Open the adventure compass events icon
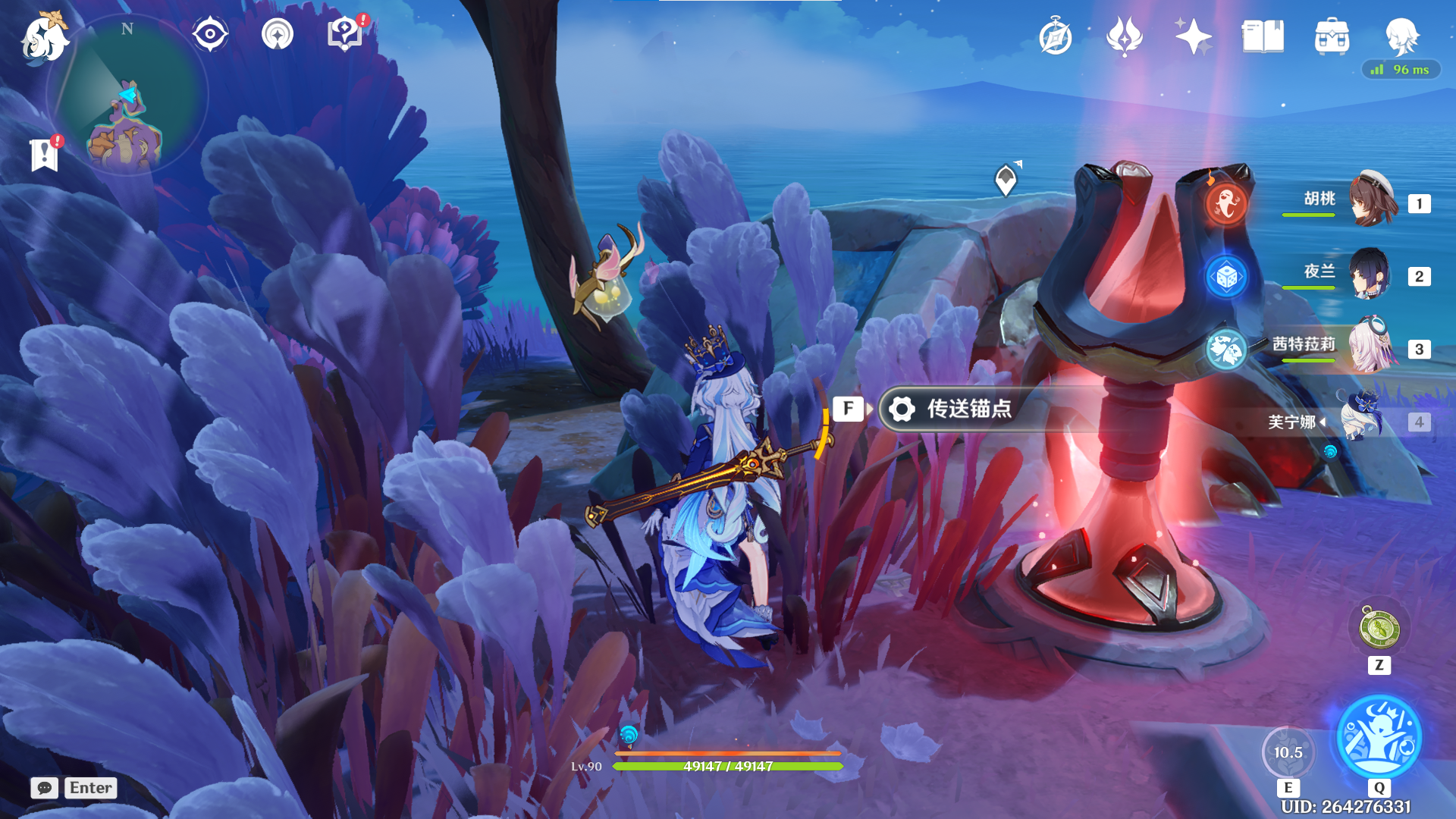This screenshot has height=819, width=1456. [1055, 37]
